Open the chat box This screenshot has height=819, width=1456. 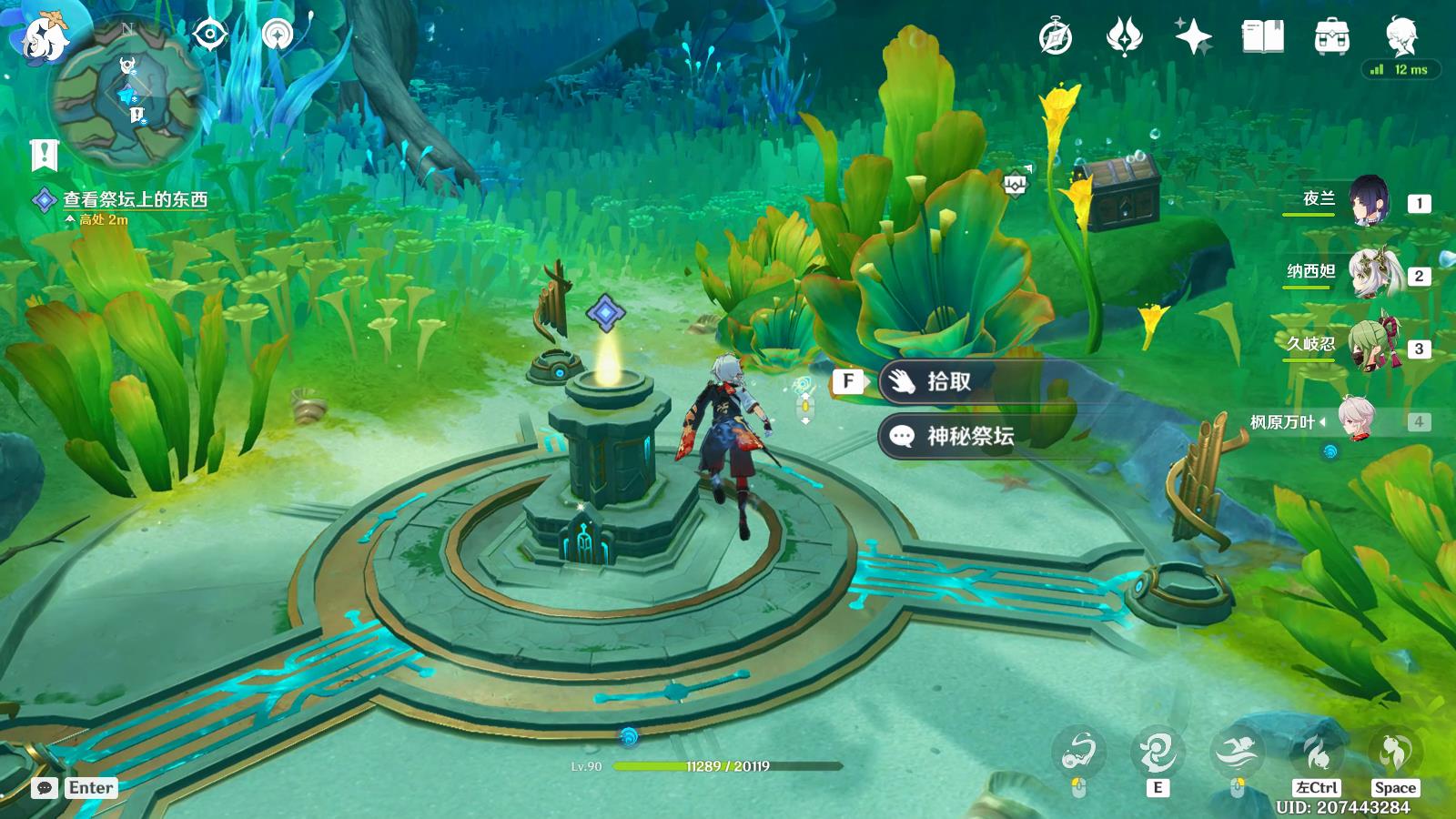point(45,788)
